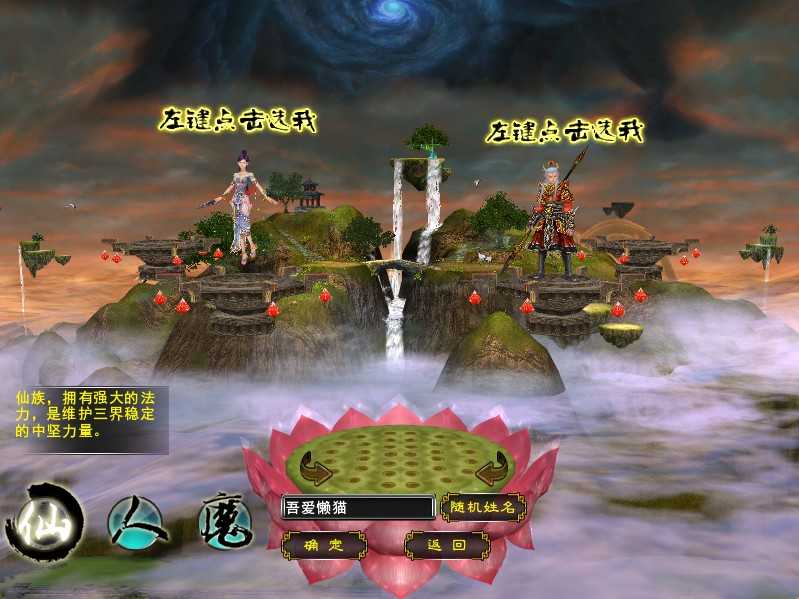Generate a random name with 随机姓名

click(x=483, y=507)
